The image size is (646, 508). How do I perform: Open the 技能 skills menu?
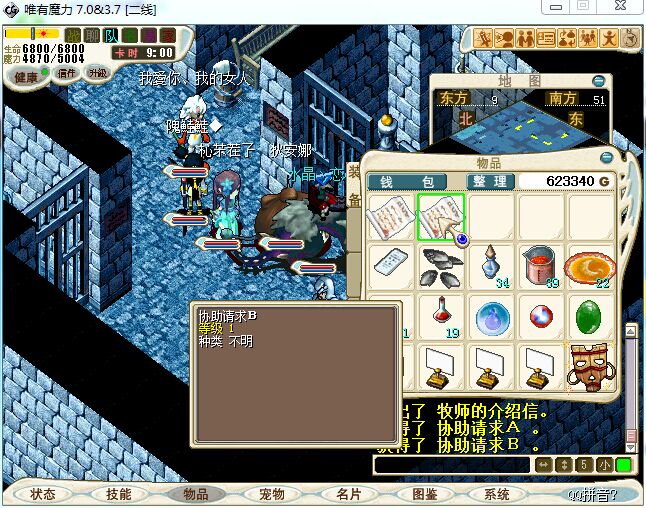[x=119, y=494]
